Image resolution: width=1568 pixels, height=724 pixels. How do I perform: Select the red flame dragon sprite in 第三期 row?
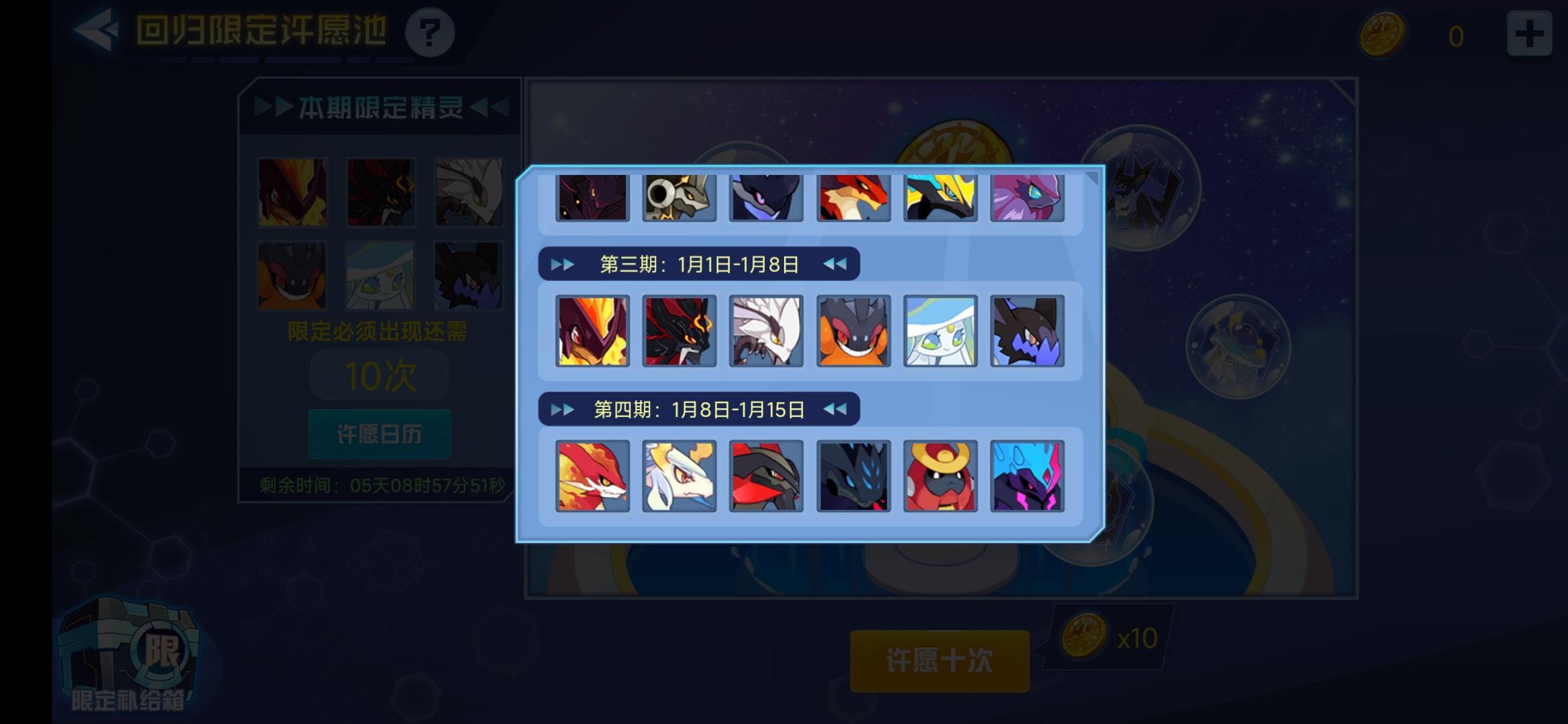coord(592,330)
